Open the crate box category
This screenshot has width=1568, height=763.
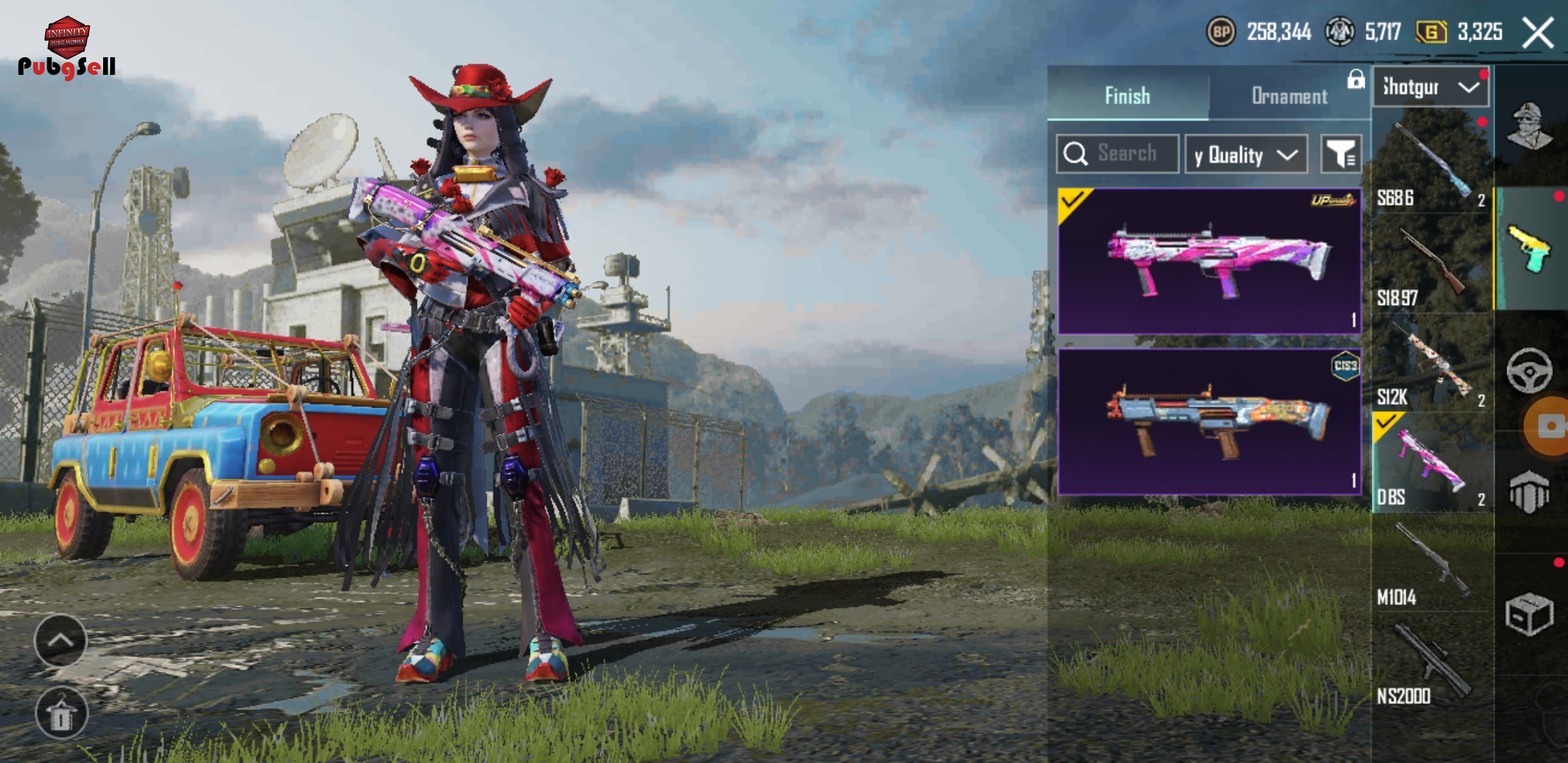1528,613
